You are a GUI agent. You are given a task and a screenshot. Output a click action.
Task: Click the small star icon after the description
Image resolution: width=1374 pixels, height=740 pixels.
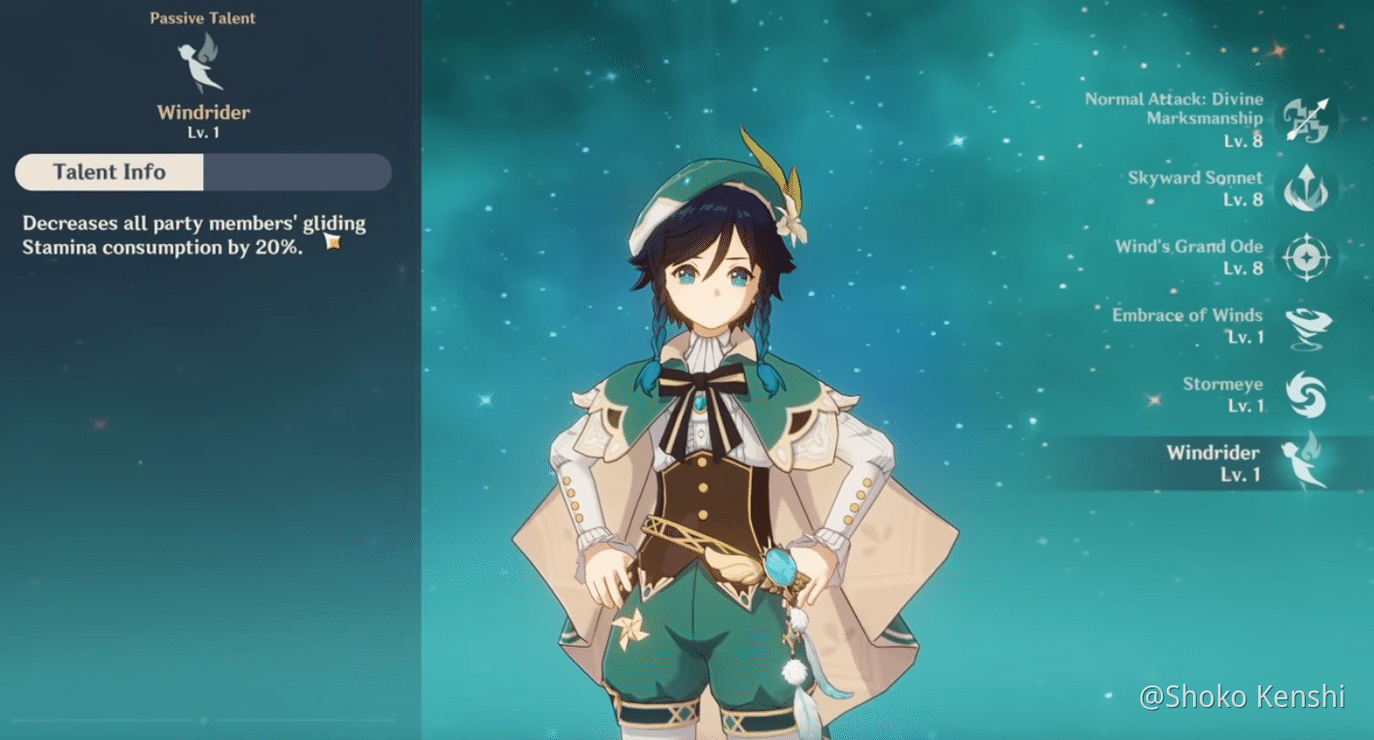(x=333, y=241)
